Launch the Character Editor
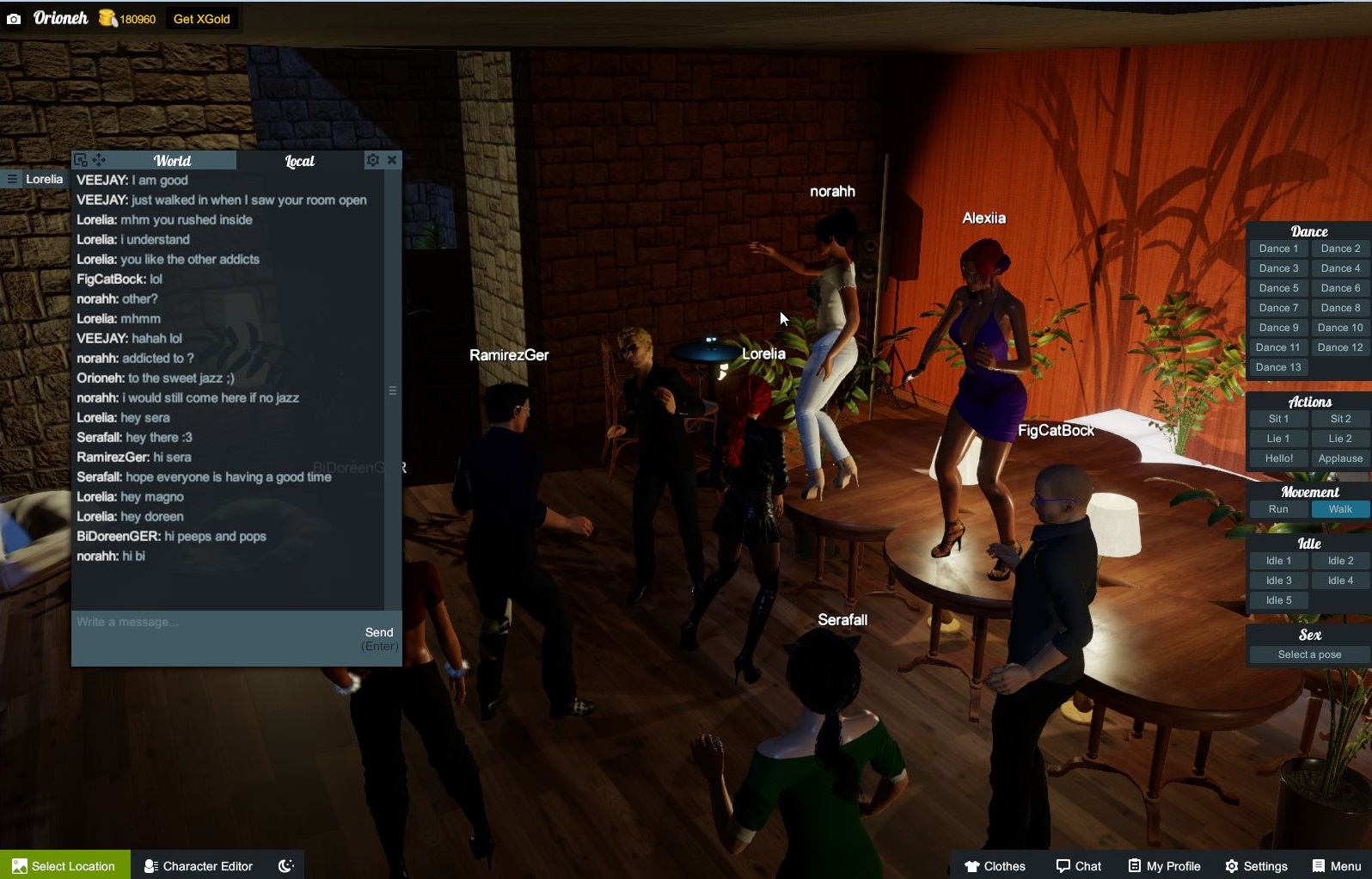 coord(199,865)
